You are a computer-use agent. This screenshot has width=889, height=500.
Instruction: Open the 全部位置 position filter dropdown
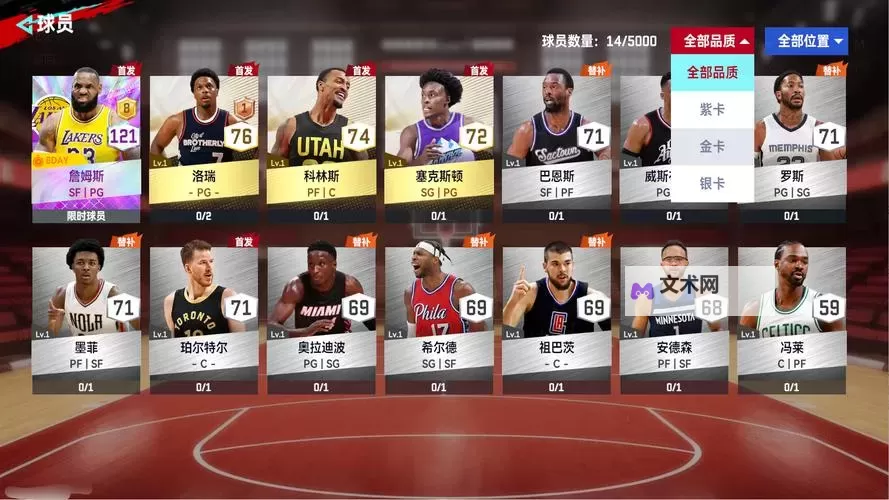pyautogui.click(x=806, y=41)
